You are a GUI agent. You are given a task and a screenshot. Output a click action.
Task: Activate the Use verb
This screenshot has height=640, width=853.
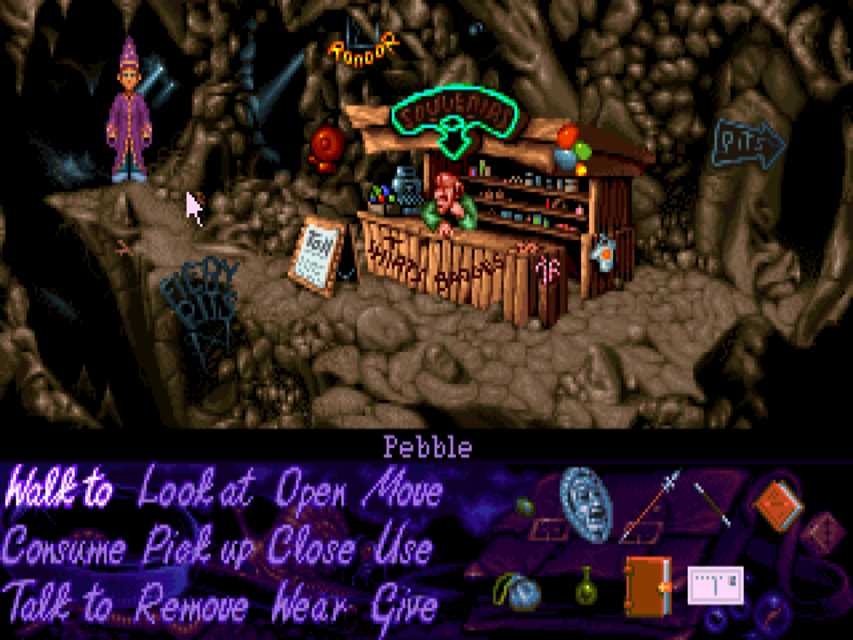pyautogui.click(x=405, y=549)
